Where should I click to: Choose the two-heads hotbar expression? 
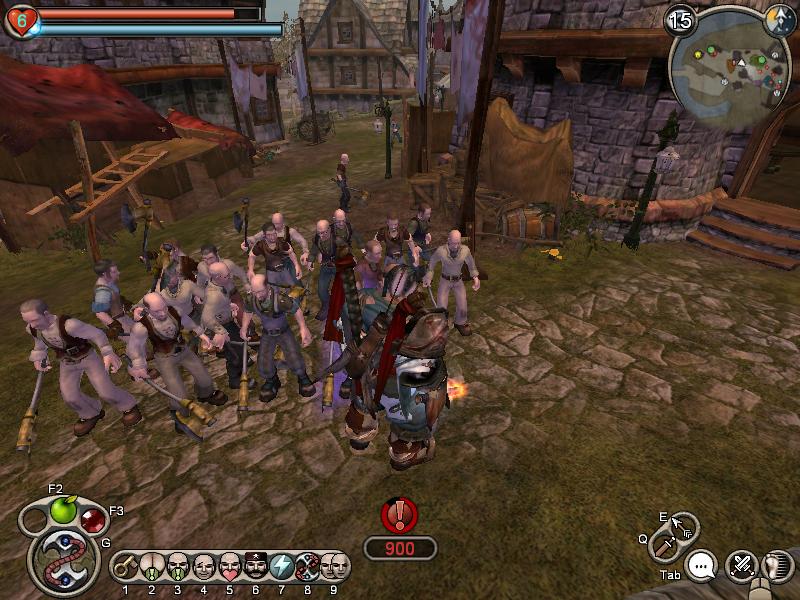click(x=335, y=567)
